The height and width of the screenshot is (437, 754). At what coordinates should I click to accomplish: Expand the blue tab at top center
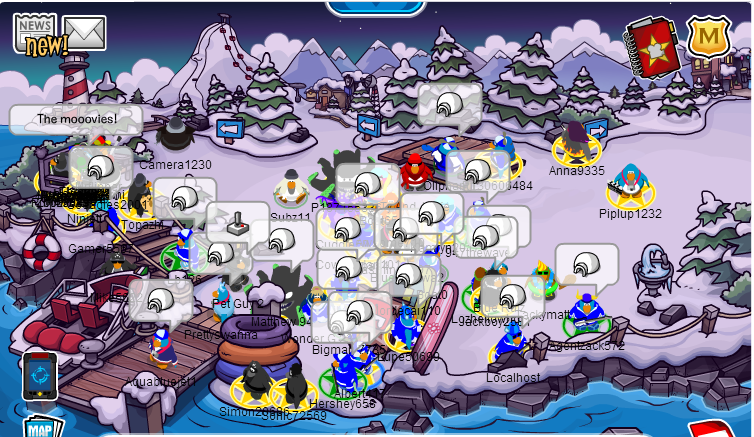[375, 7]
